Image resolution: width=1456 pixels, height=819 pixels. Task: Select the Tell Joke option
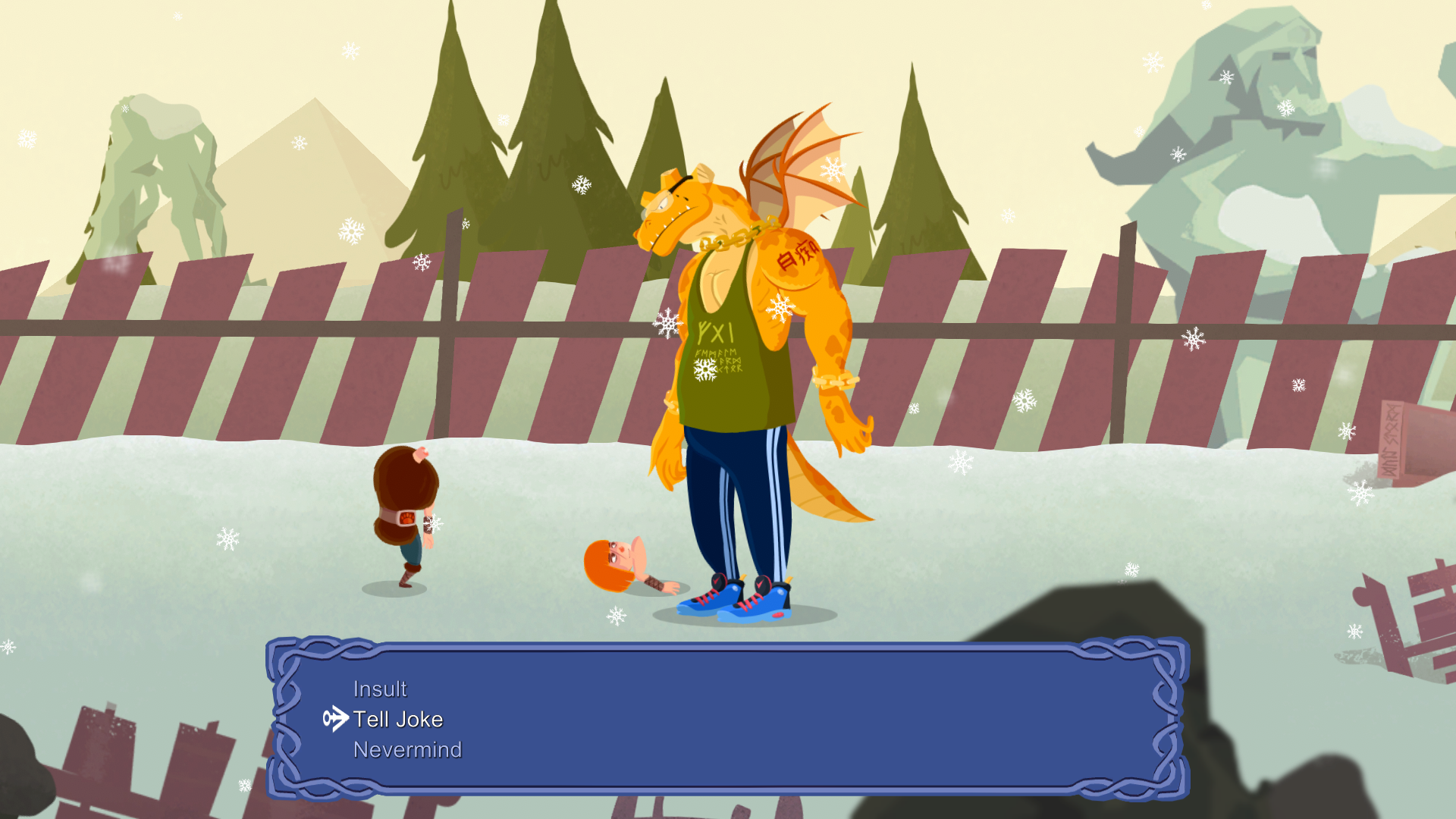click(x=398, y=719)
